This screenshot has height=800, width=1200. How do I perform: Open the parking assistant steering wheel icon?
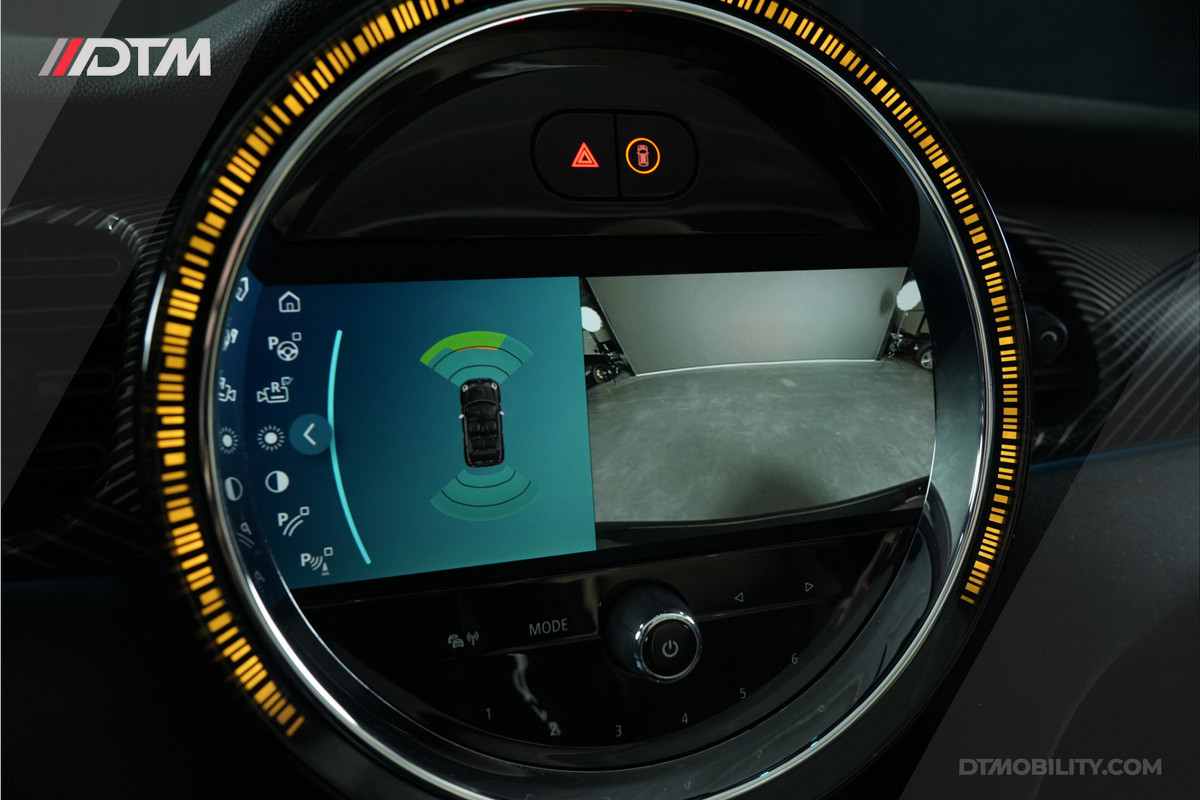284,347
